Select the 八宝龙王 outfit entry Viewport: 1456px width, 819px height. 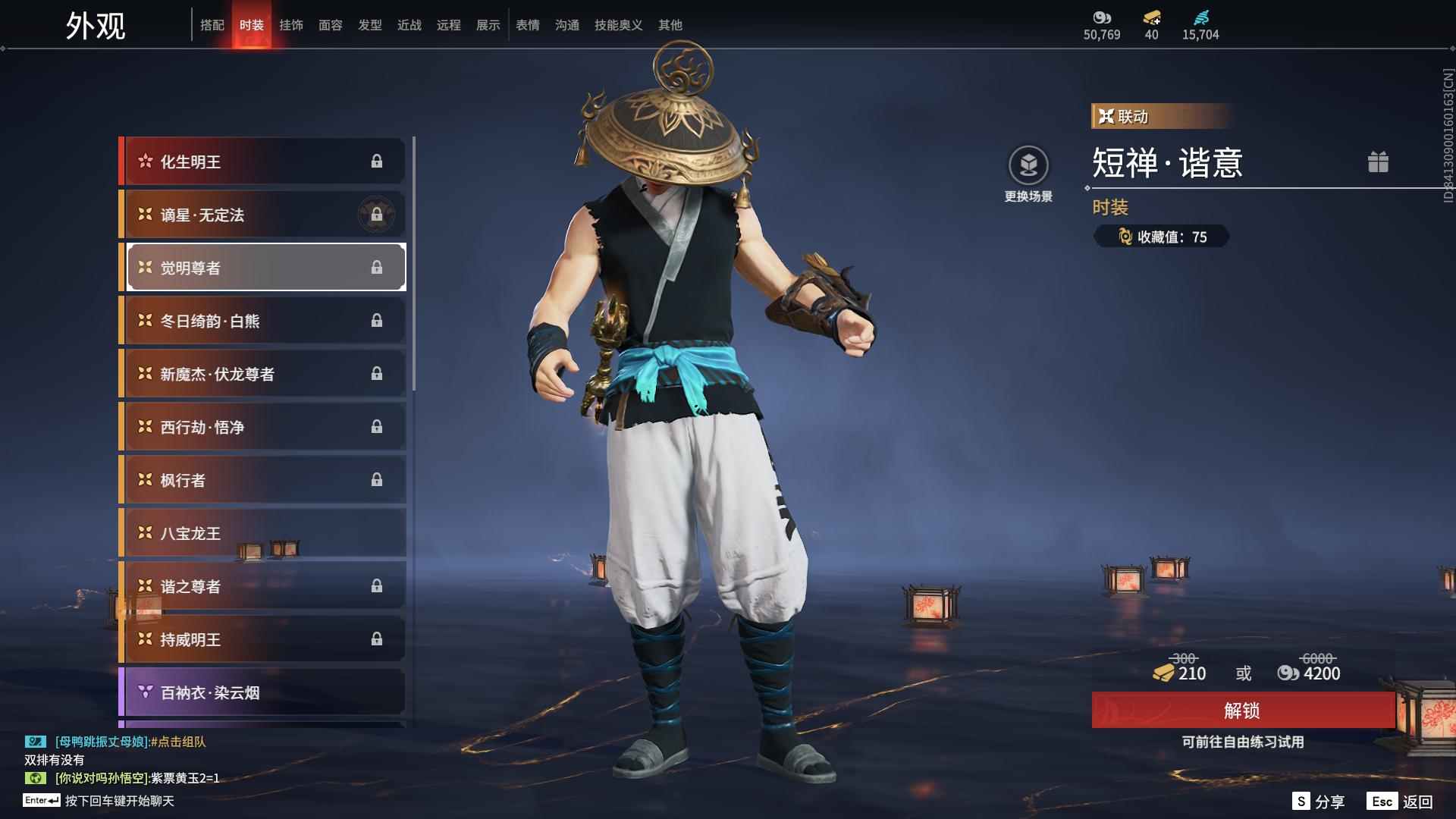tap(250, 532)
